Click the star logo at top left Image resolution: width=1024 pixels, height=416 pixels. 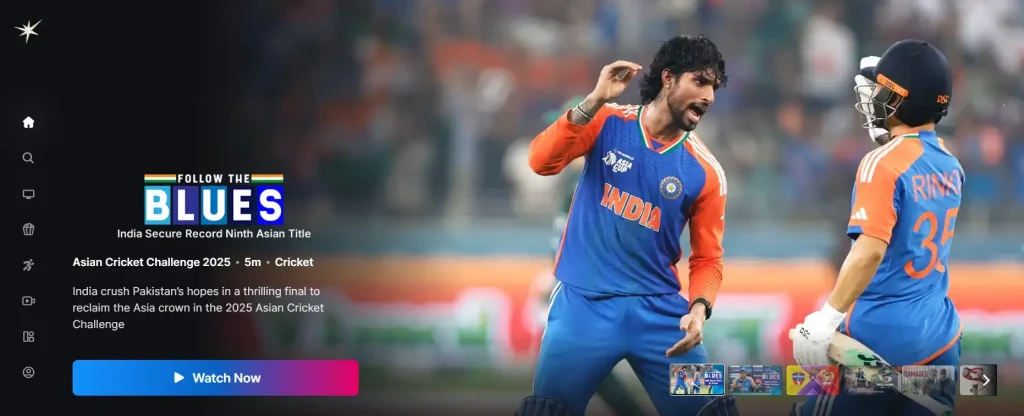coord(28,31)
